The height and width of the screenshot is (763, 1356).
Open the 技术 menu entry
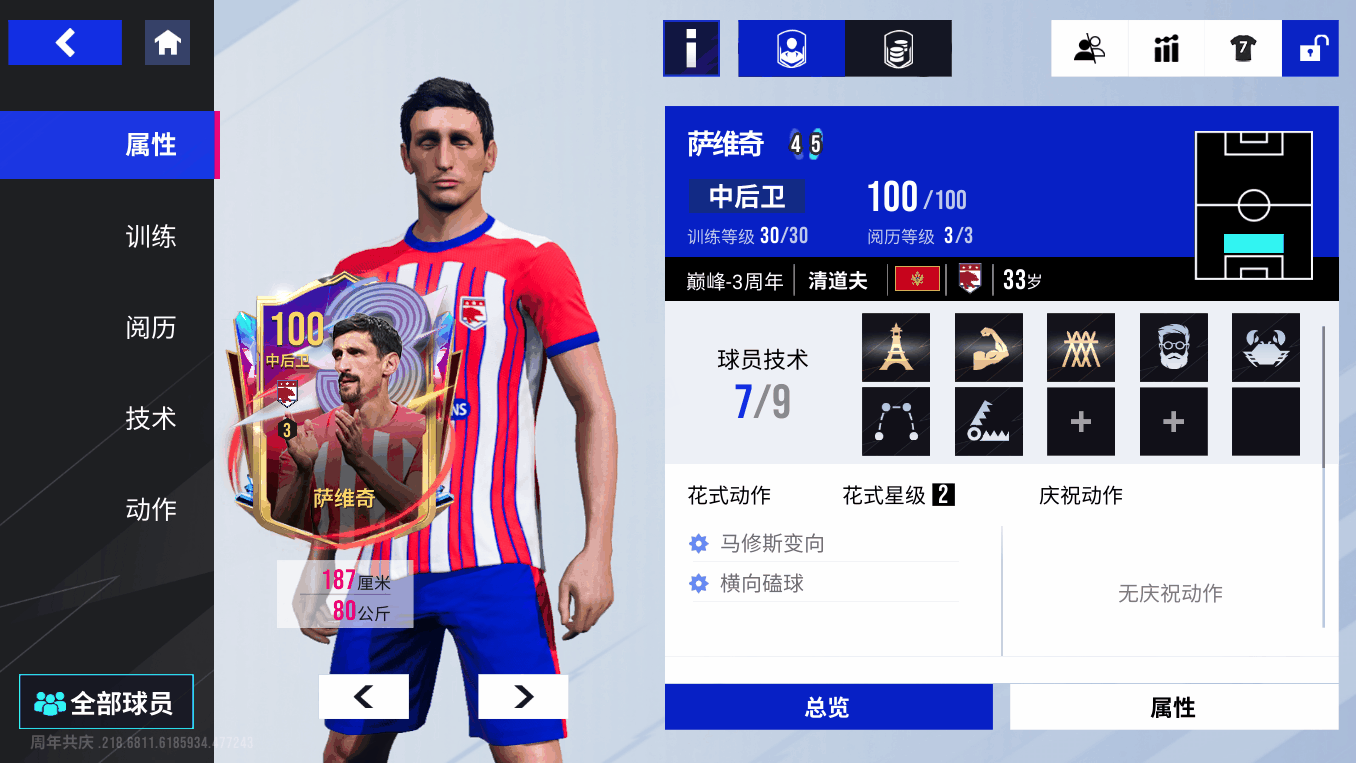point(151,419)
